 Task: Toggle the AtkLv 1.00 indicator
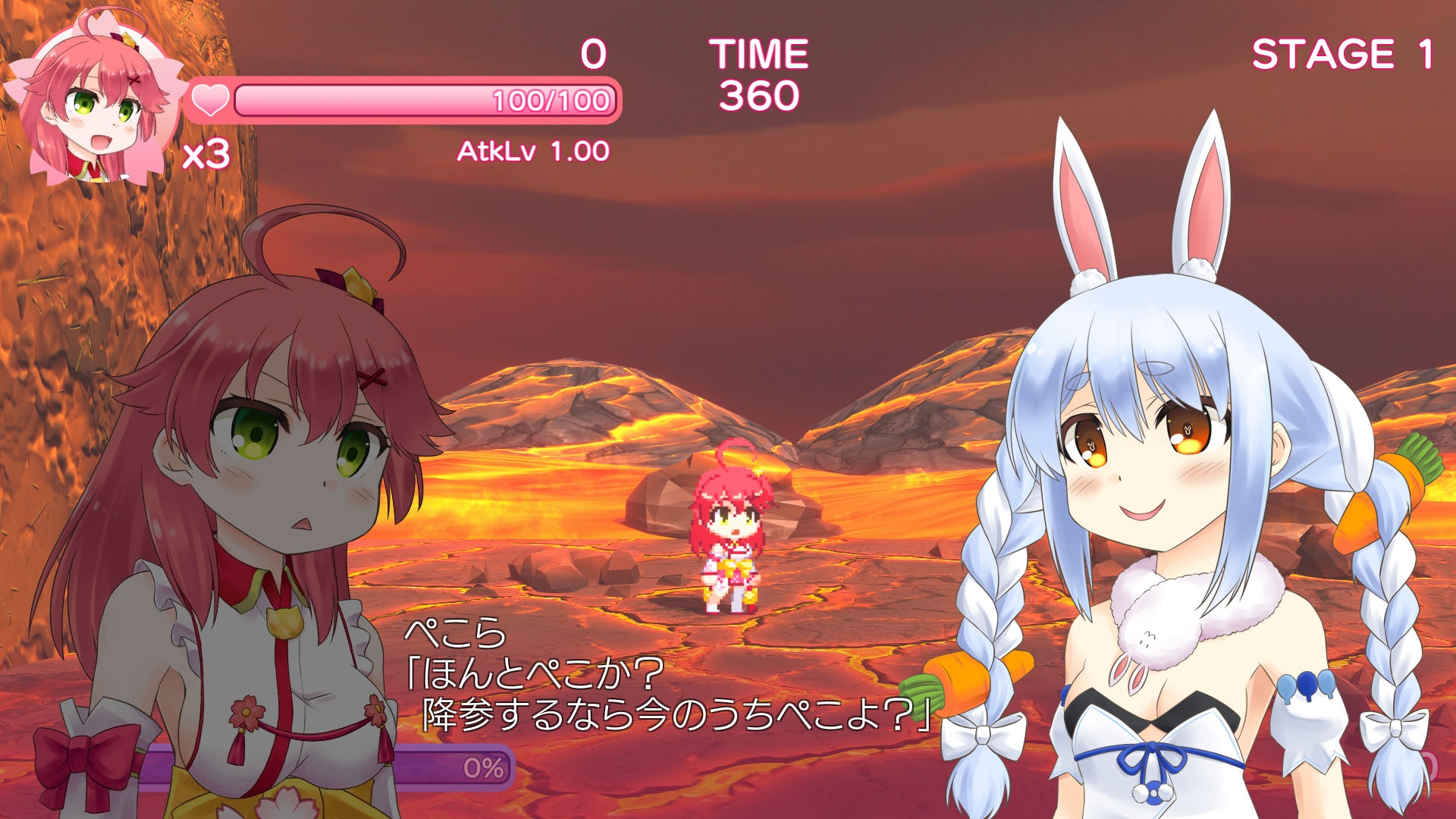(x=531, y=152)
